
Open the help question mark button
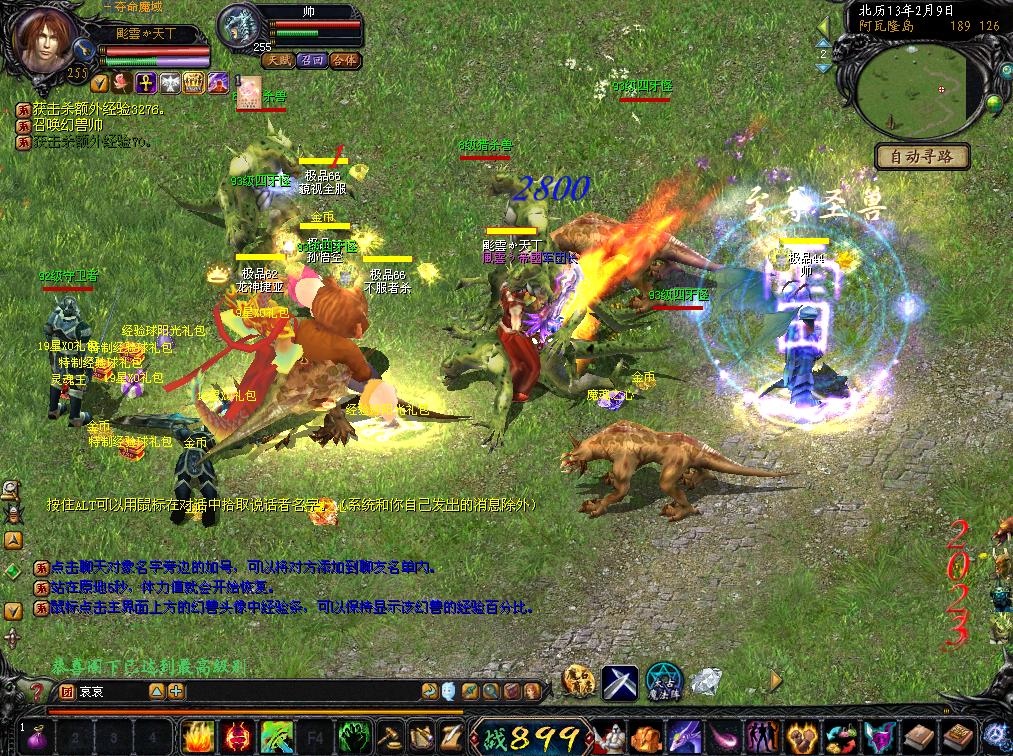click(36, 691)
